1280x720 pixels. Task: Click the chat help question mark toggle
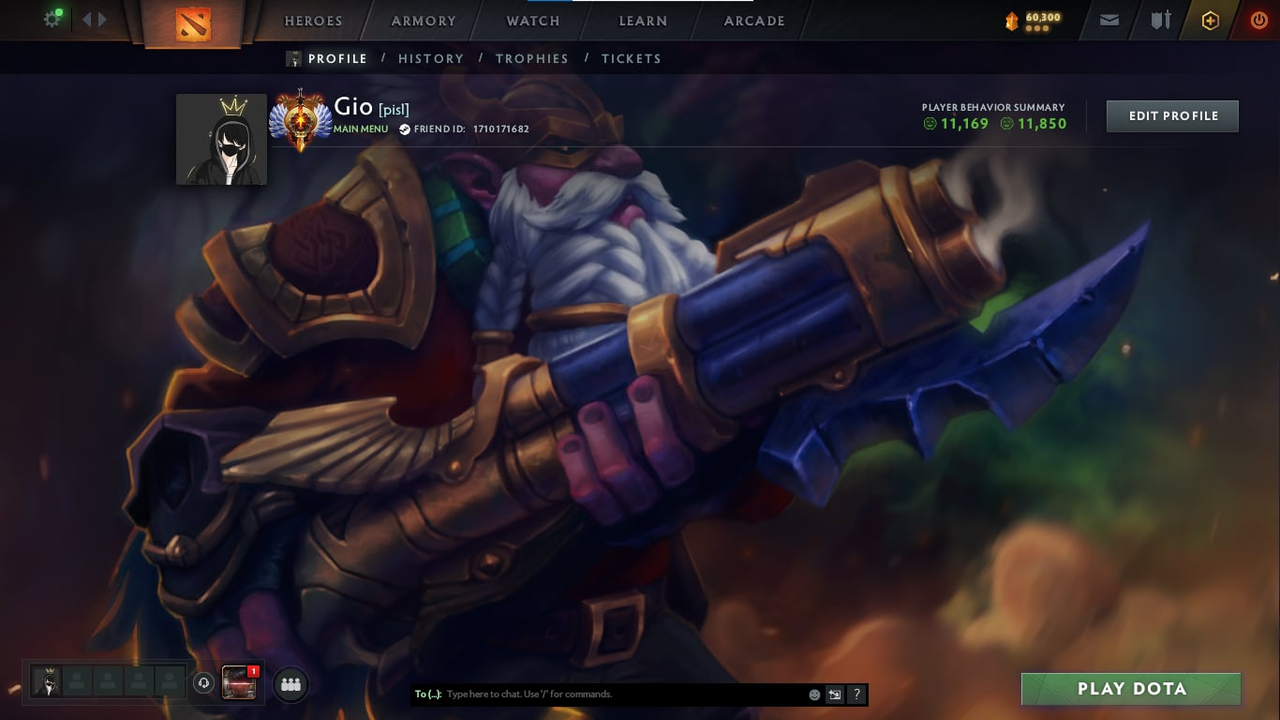pos(857,694)
